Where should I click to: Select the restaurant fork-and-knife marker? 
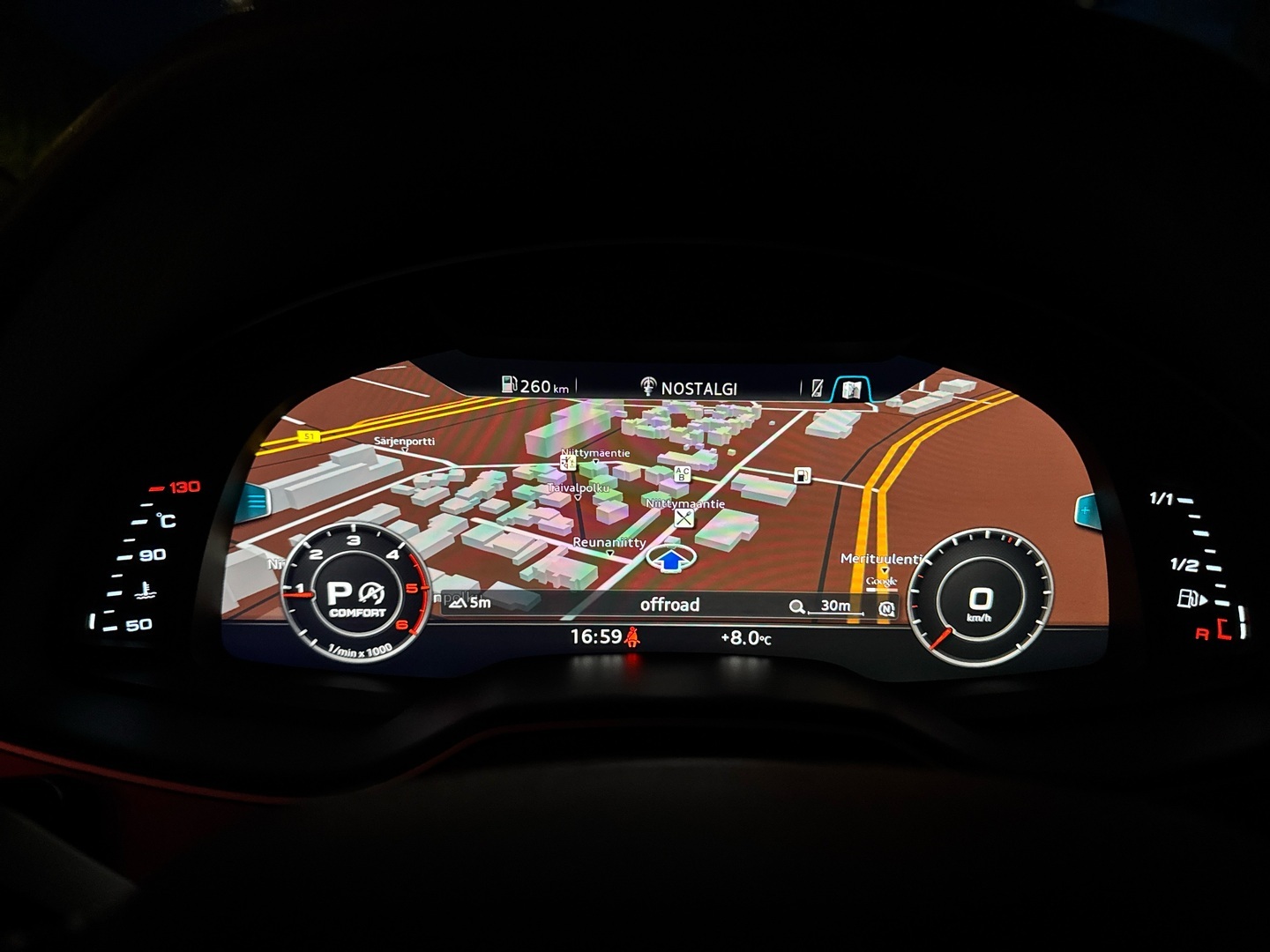[x=684, y=519]
